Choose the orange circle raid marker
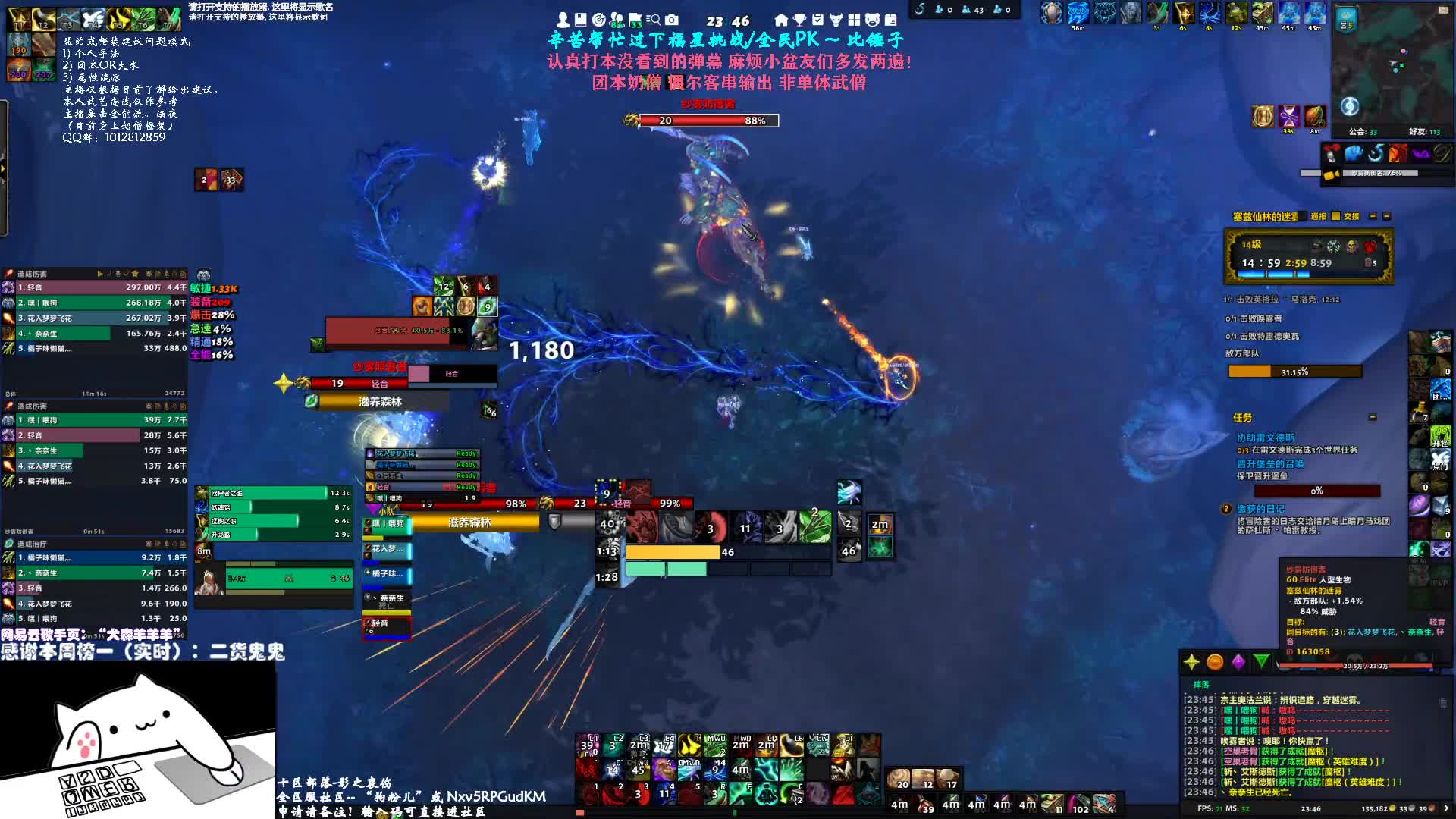Screen dimensions: 1456x819 (x=1215, y=662)
